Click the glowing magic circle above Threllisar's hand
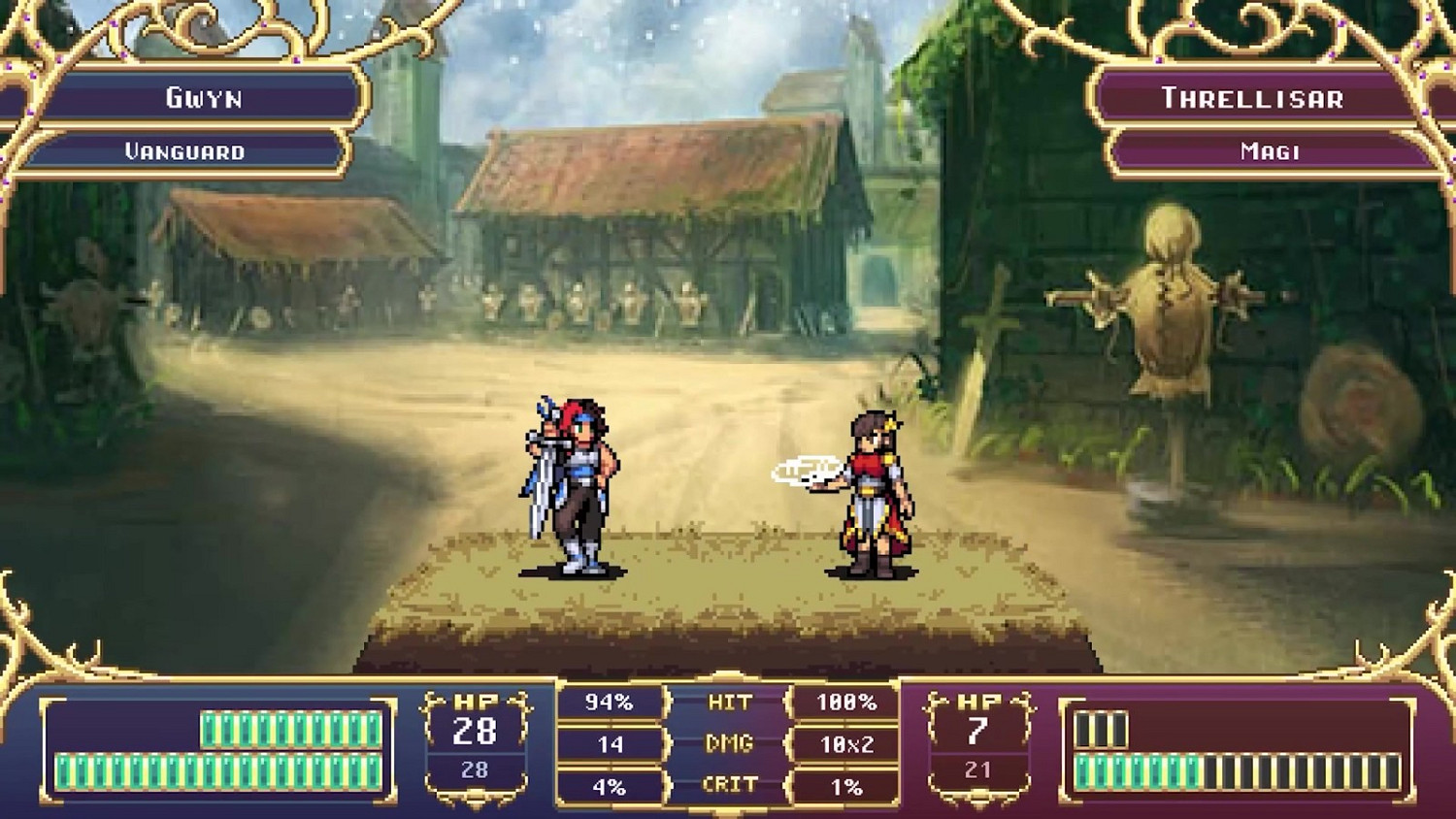Screen dimensions: 1456x819 click(808, 468)
